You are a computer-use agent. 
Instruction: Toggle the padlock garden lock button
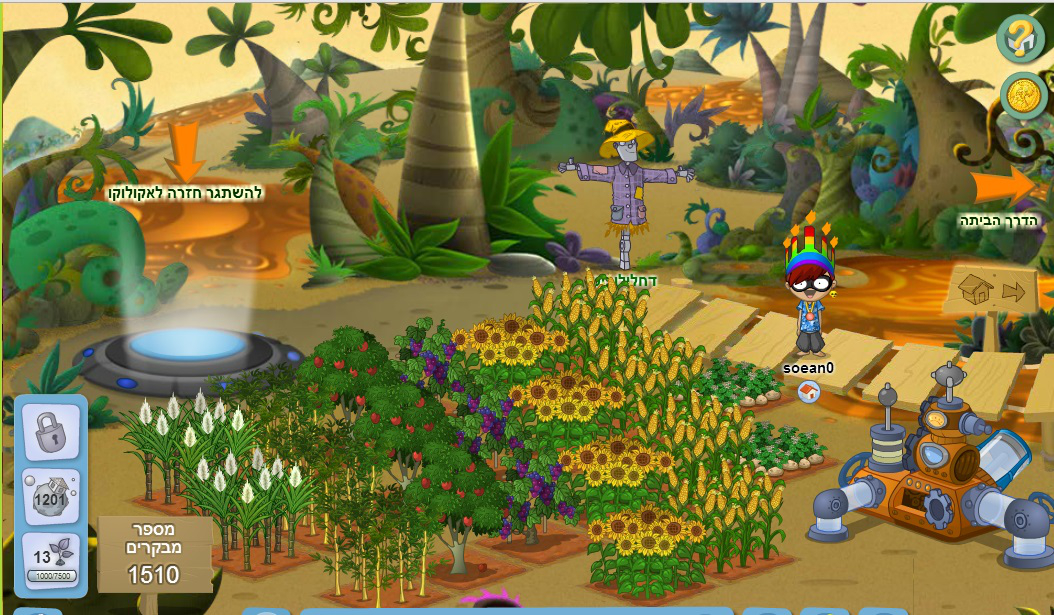click(x=50, y=431)
